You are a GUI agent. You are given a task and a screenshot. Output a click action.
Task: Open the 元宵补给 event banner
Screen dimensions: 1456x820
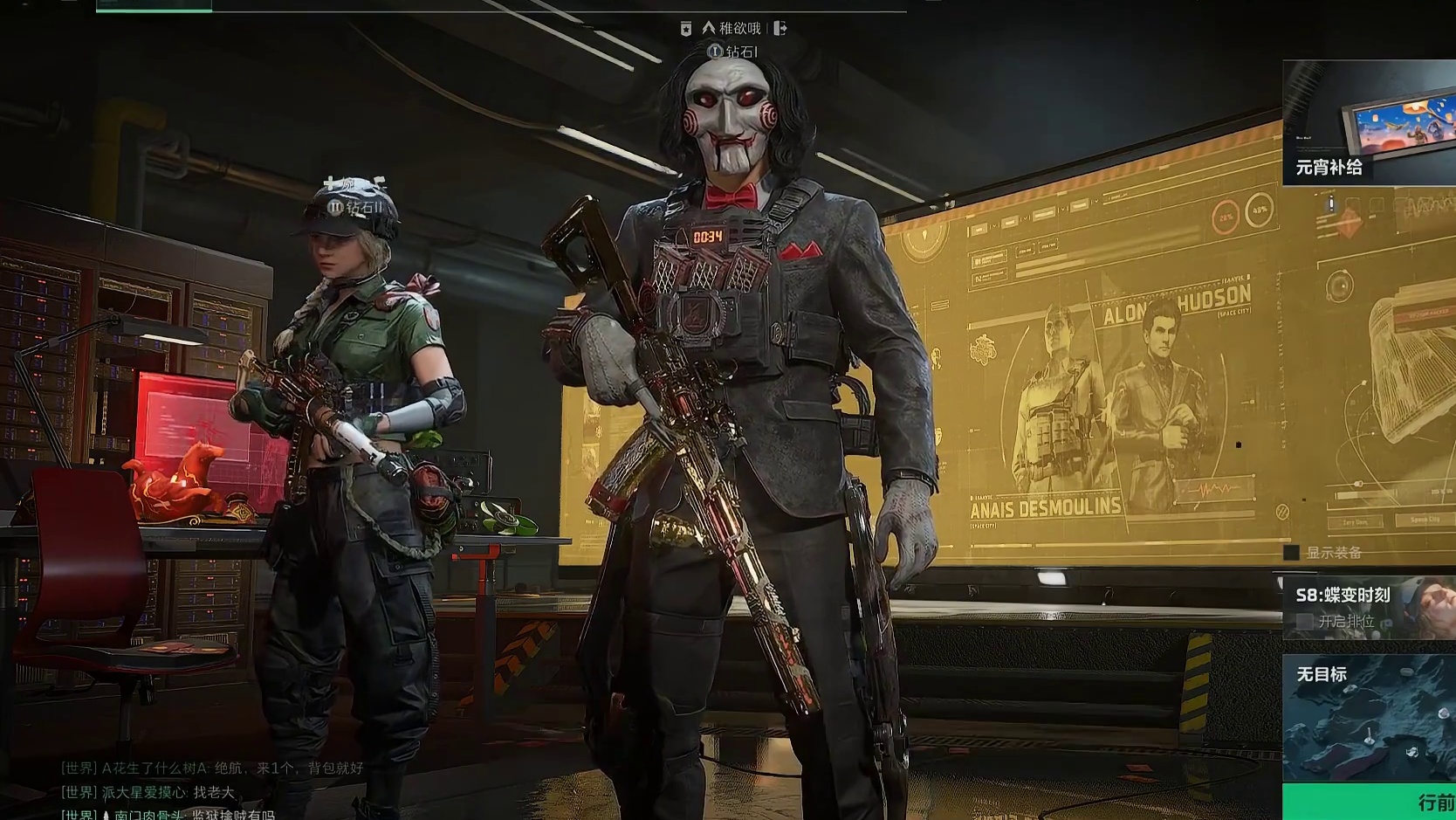click(1369, 122)
